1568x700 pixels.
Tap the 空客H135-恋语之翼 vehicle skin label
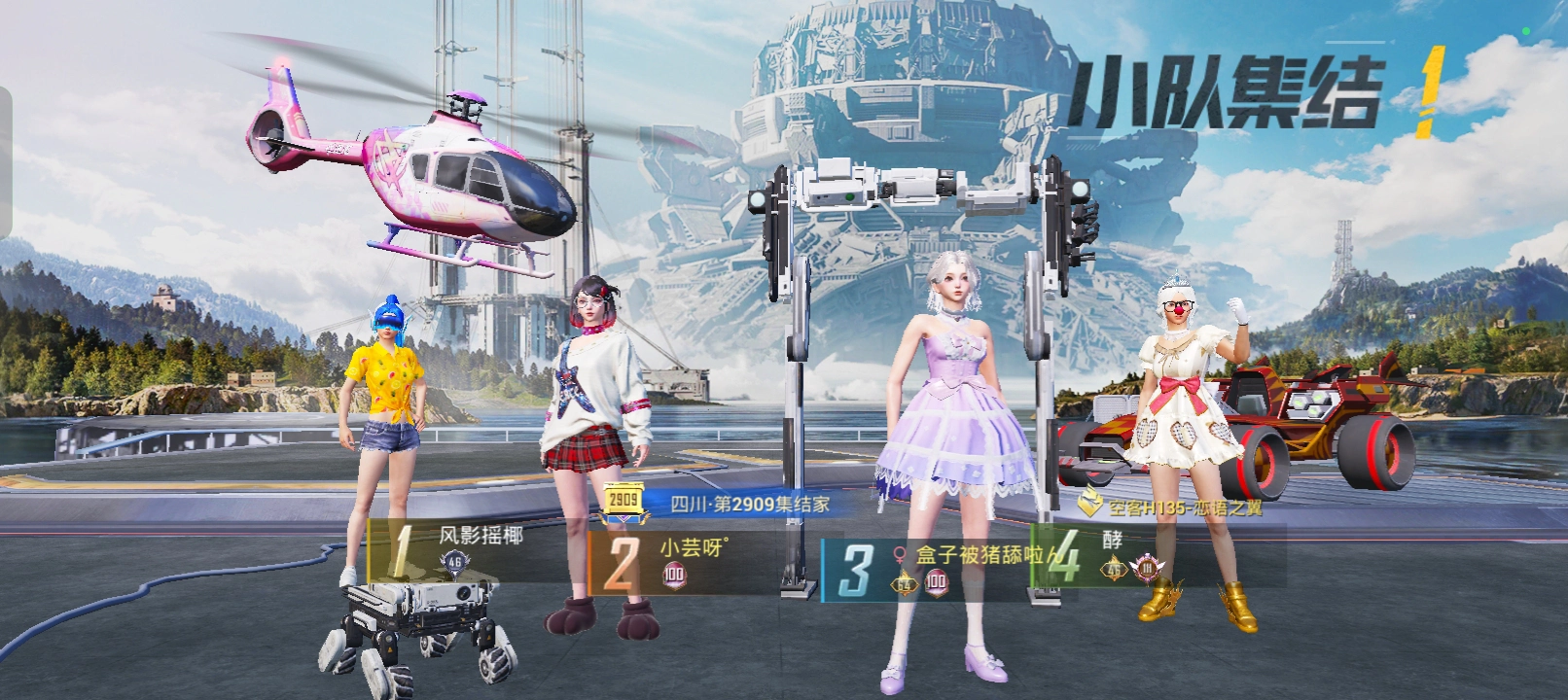[1175, 507]
